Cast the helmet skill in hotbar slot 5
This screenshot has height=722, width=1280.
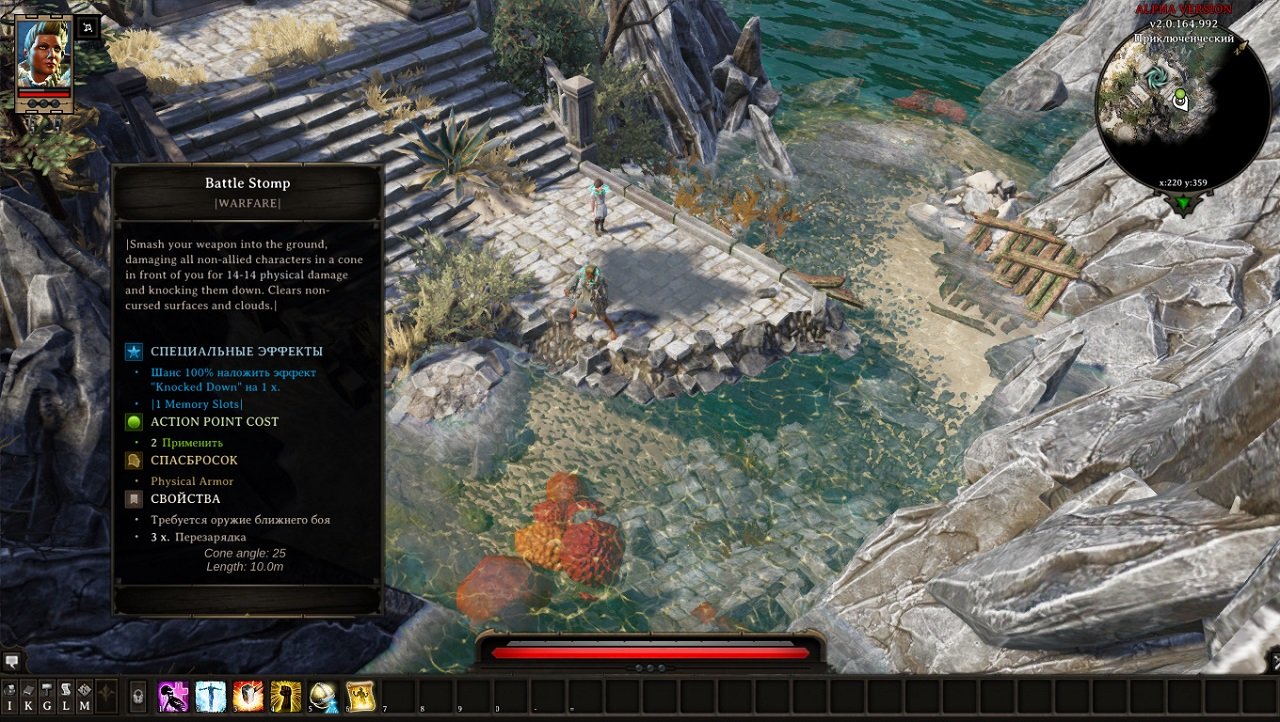(324, 694)
